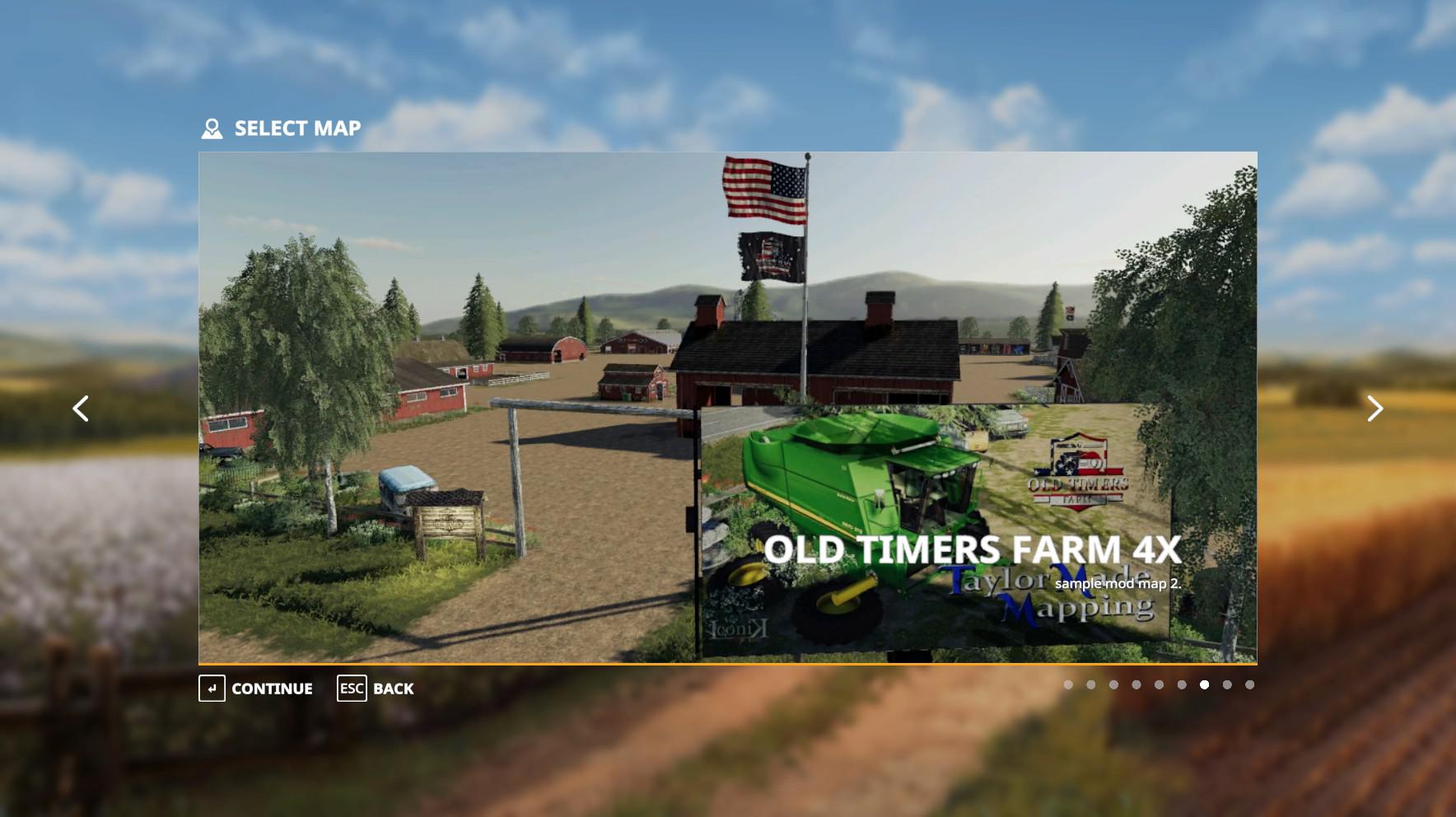
Task: Click CONTINUE to load the map
Action: (x=272, y=689)
